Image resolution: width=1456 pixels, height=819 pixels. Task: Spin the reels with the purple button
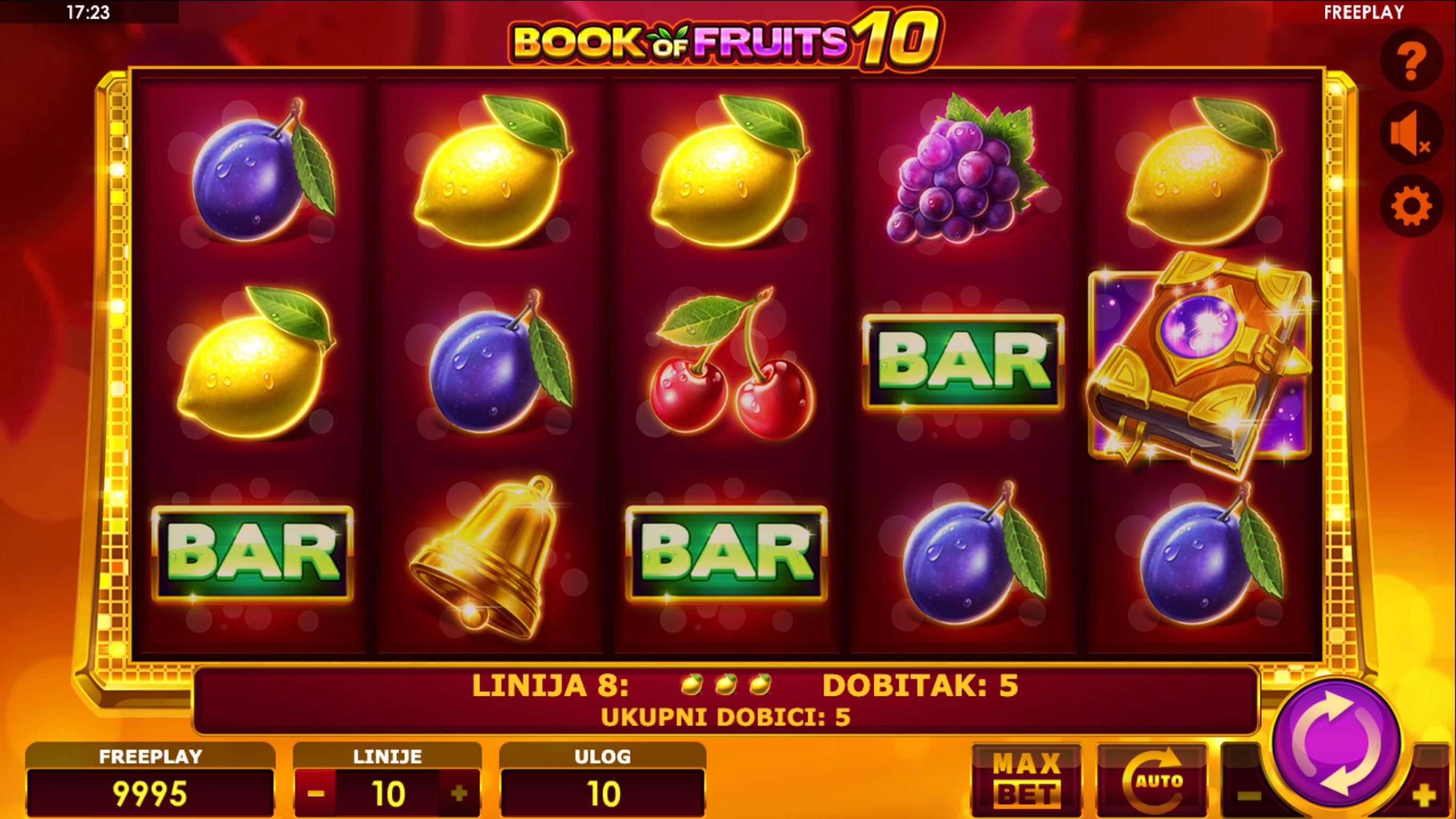(1336, 743)
